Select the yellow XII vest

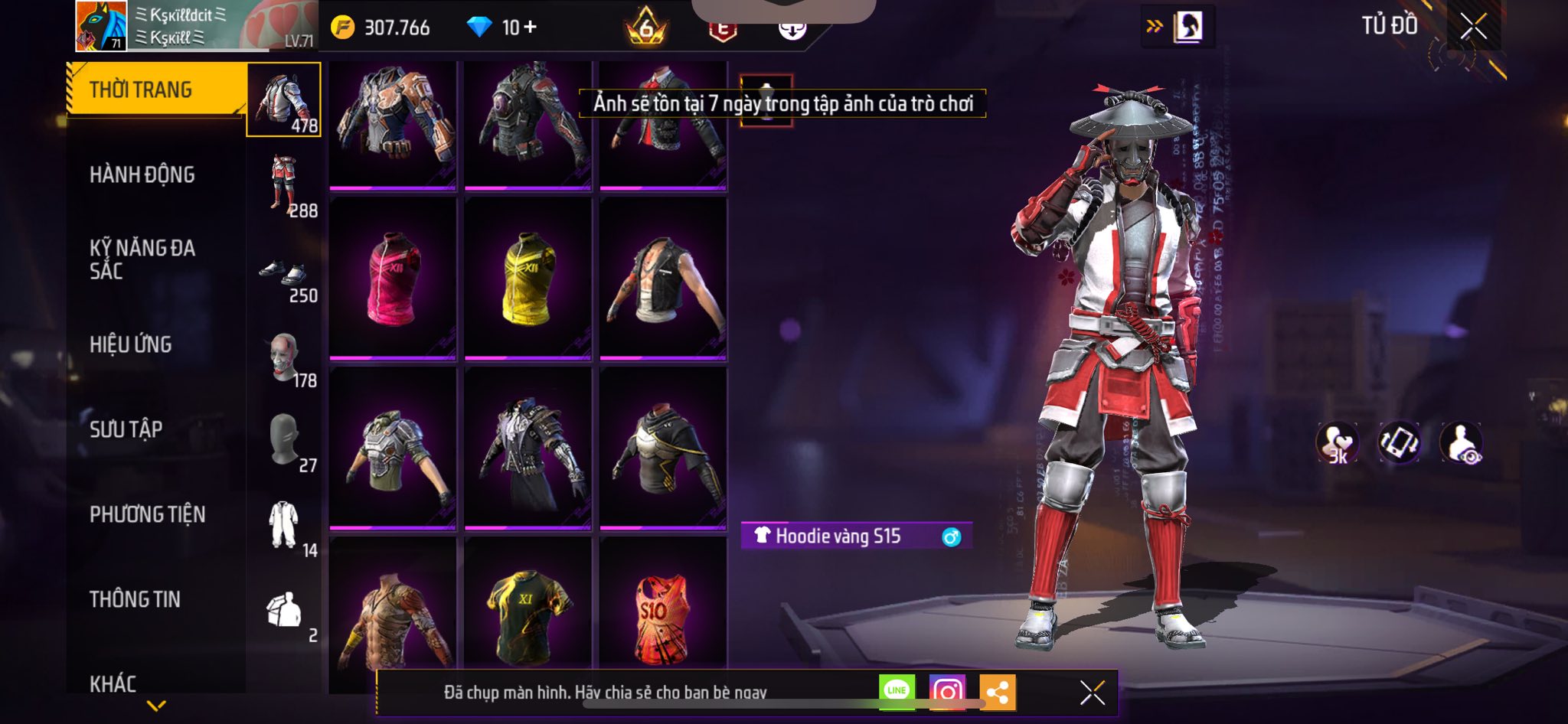pyautogui.click(x=528, y=278)
